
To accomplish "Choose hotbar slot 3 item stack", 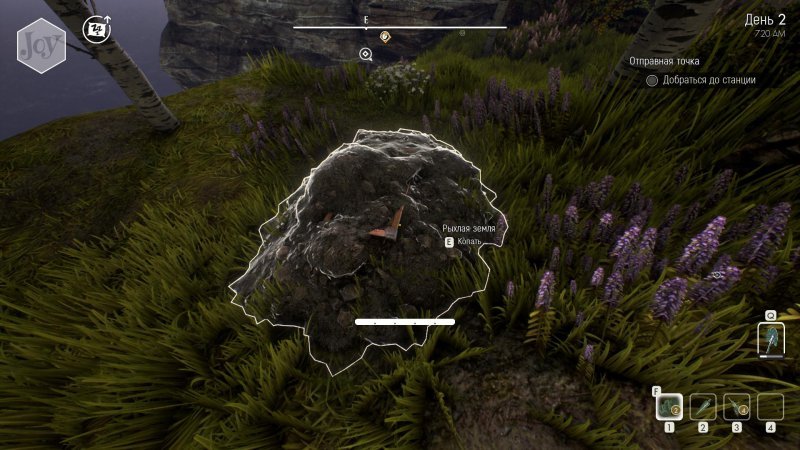I will (737, 406).
